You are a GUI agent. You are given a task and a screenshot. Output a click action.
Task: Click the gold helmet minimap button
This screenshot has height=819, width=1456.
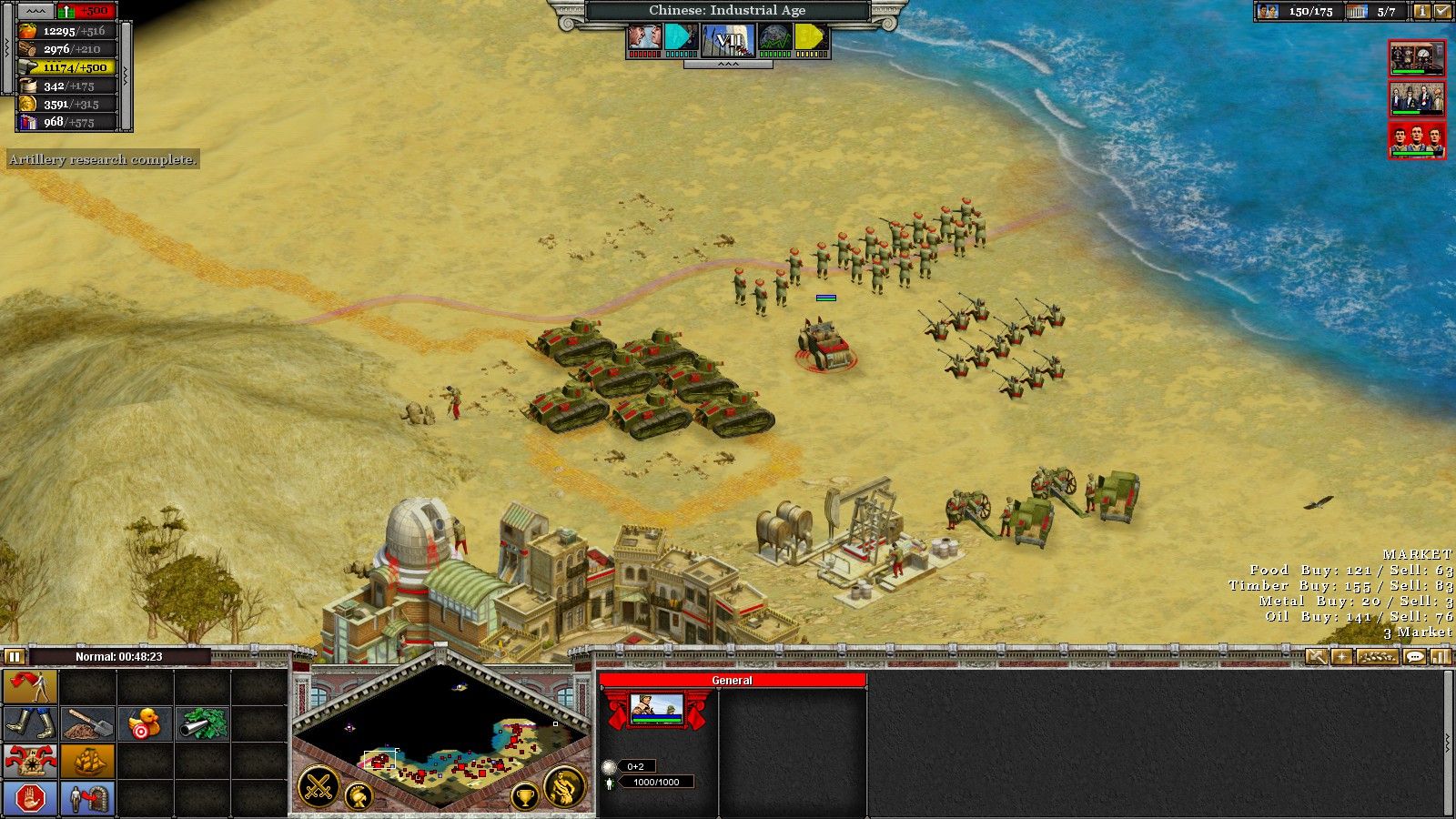tap(359, 797)
